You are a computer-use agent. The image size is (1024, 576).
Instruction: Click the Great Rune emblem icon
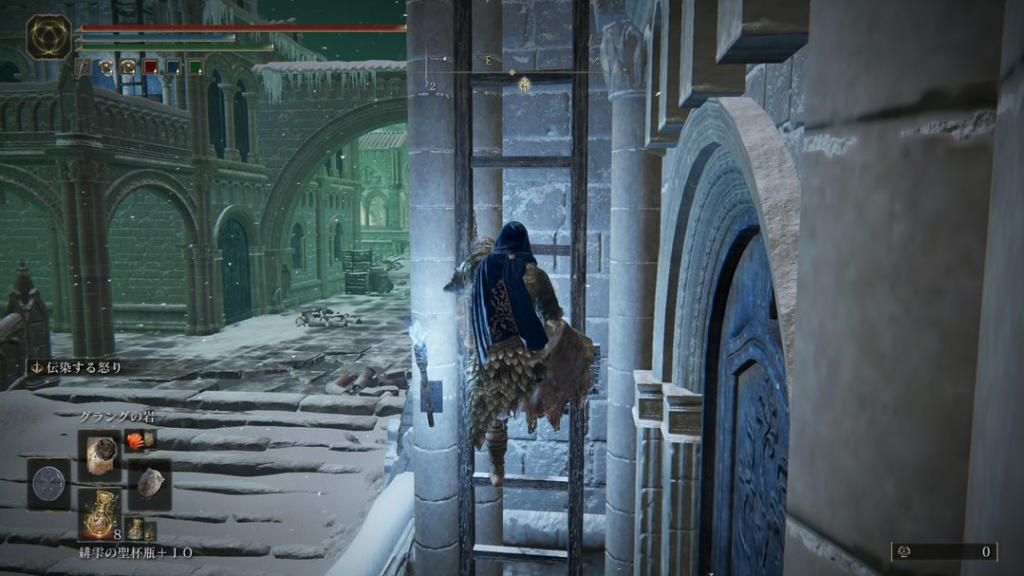[x=48, y=37]
